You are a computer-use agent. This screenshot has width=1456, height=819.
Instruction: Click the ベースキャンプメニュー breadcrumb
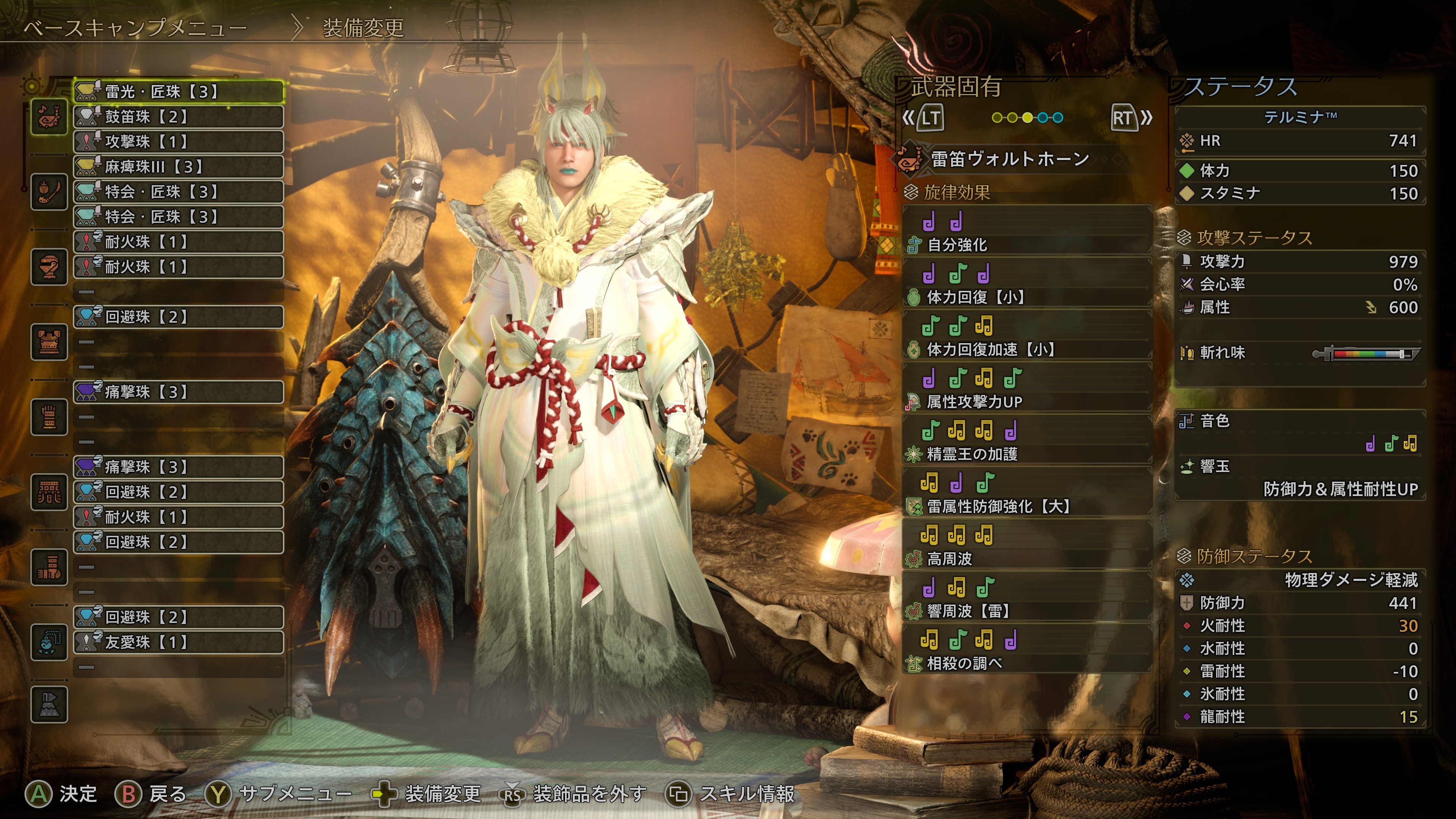pos(136,28)
